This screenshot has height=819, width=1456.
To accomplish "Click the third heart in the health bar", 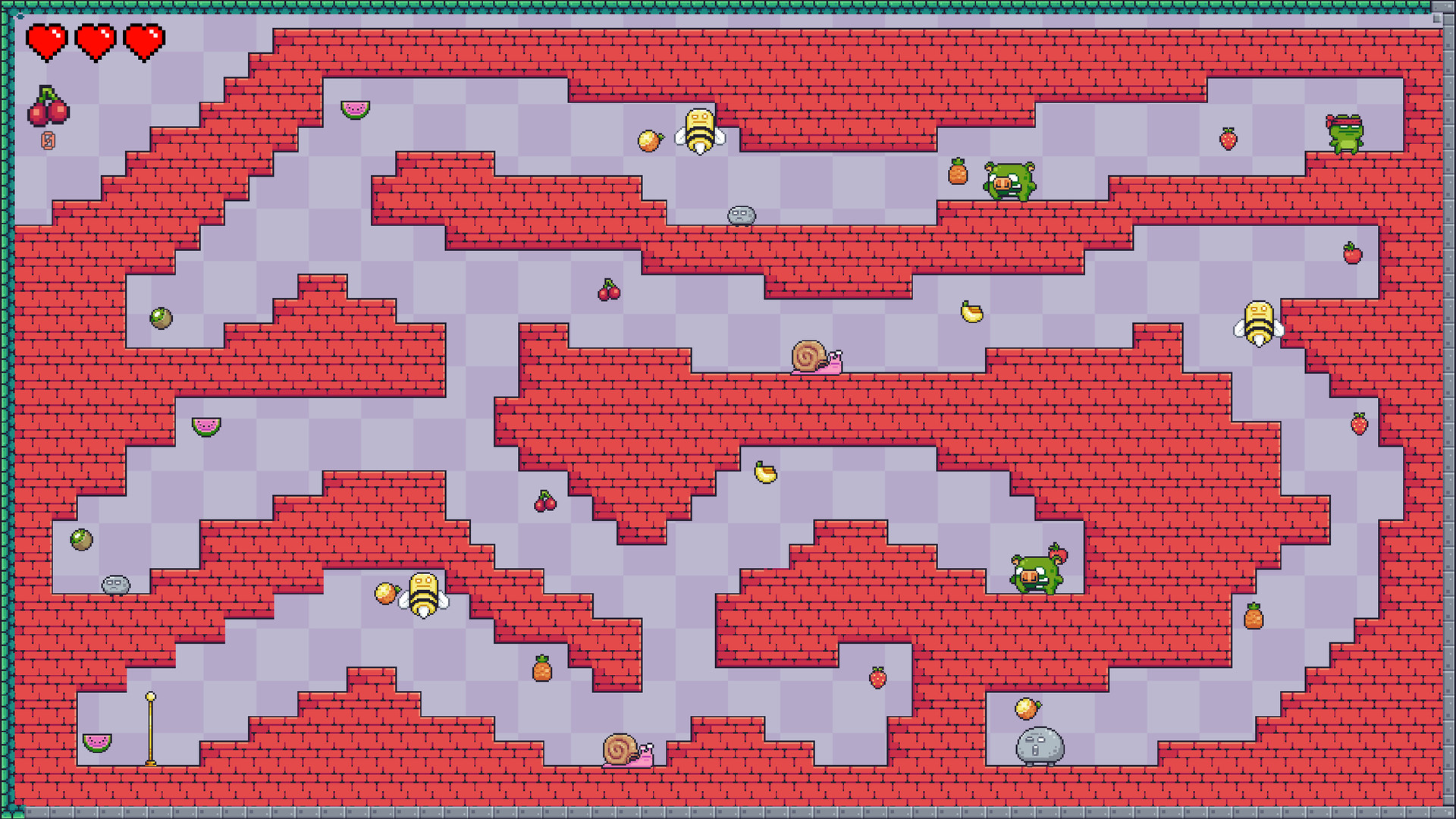I will click(x=144, y=42).
